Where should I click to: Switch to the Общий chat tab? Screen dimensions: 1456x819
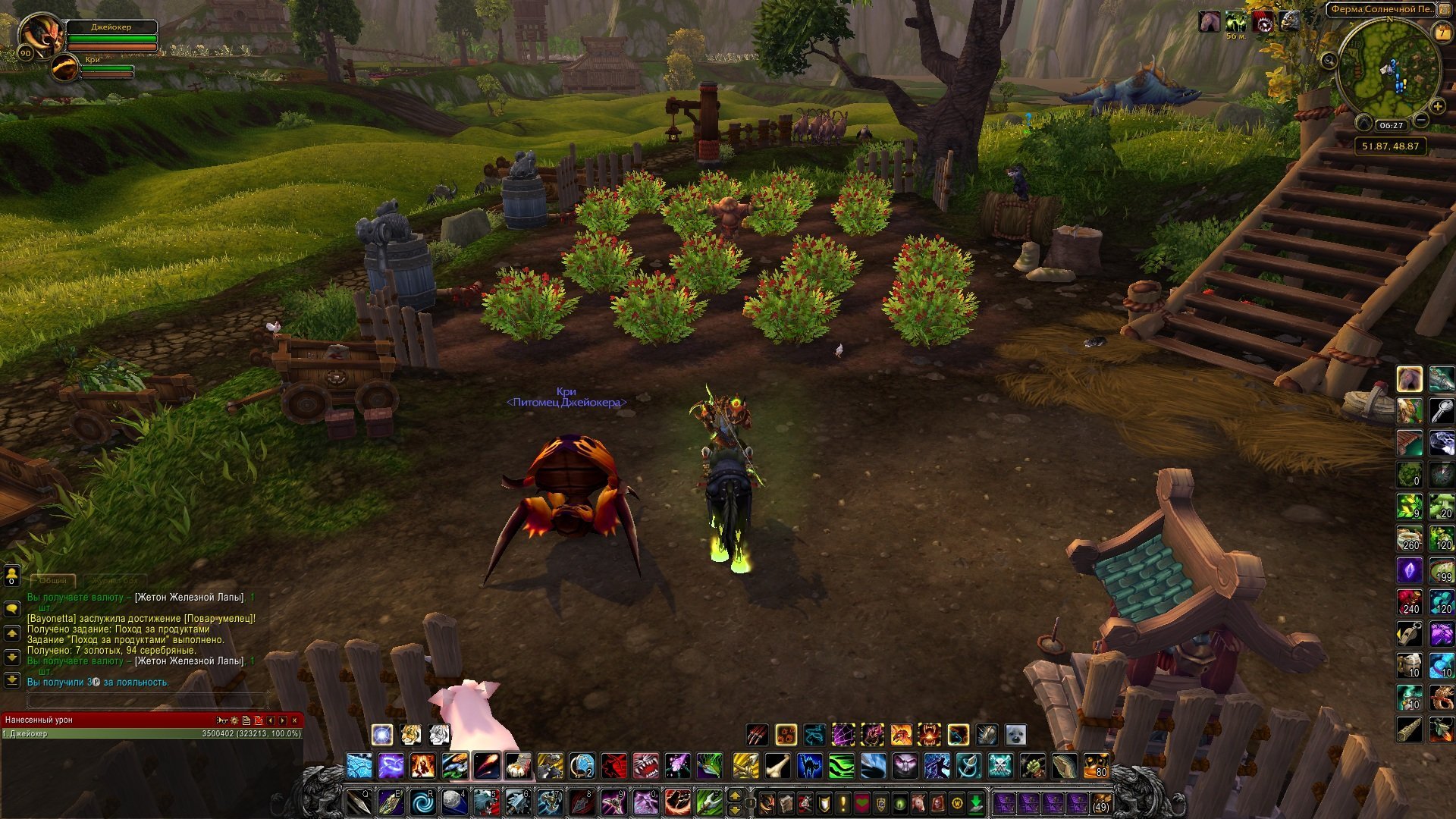(53, 580)
